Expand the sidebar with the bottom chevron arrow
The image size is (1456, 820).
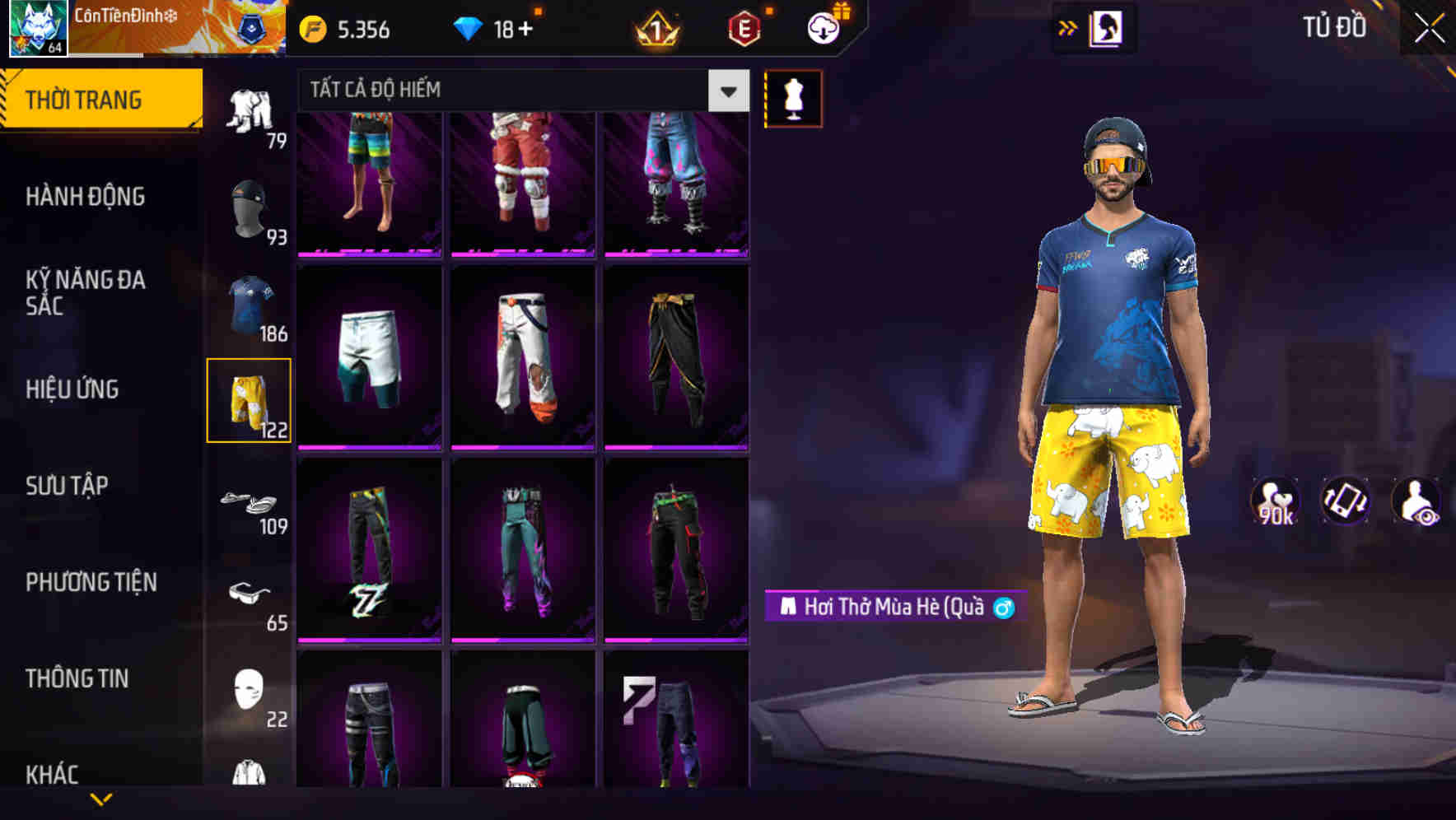tap(101, 797)
